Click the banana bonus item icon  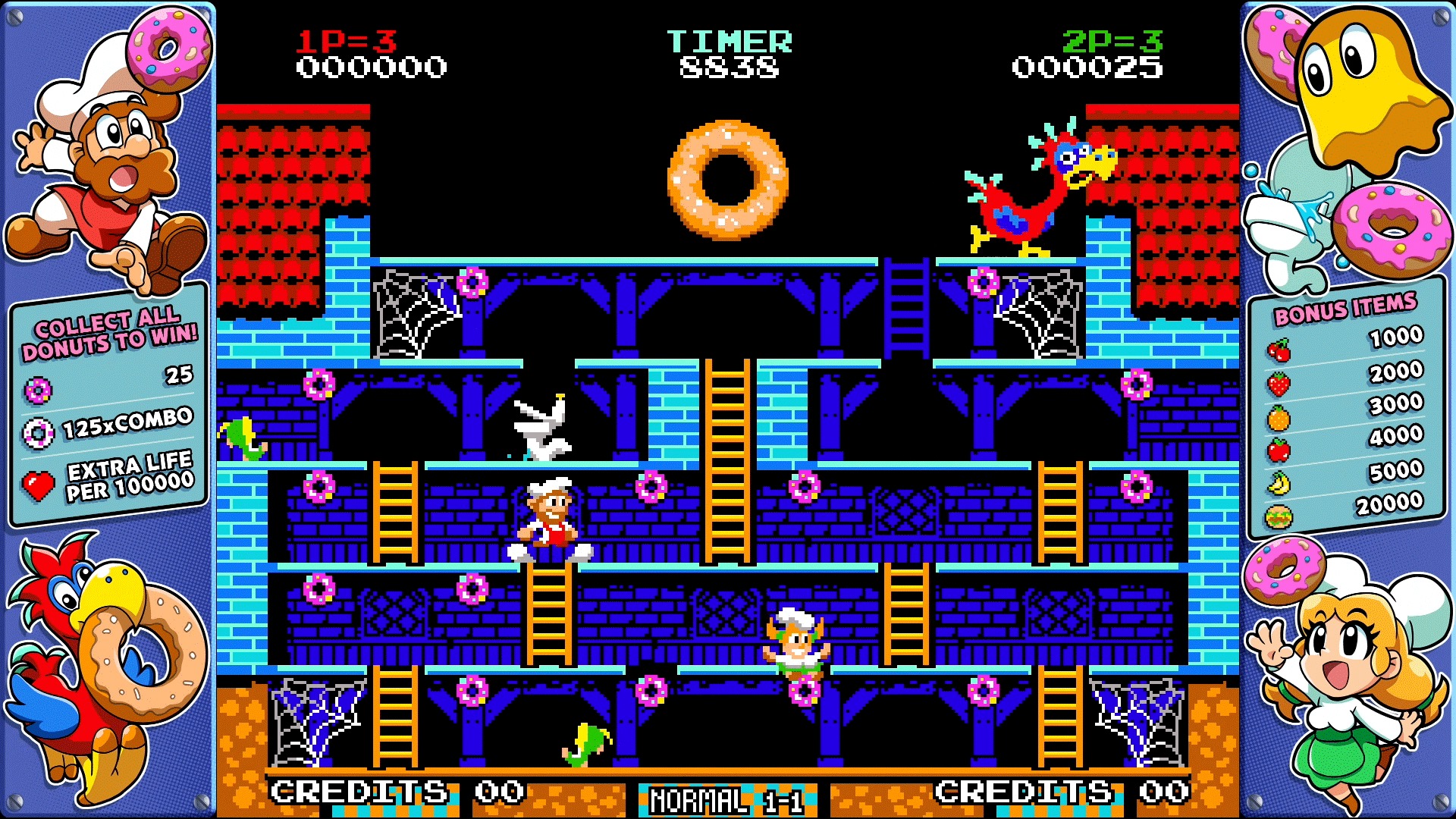click(1278, 482)
